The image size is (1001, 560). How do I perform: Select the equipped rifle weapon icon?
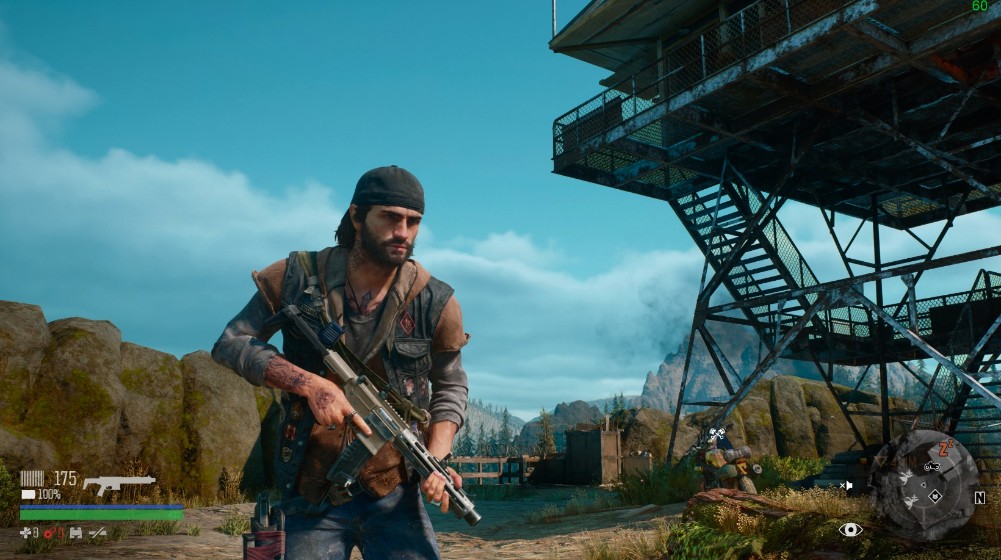119,485
